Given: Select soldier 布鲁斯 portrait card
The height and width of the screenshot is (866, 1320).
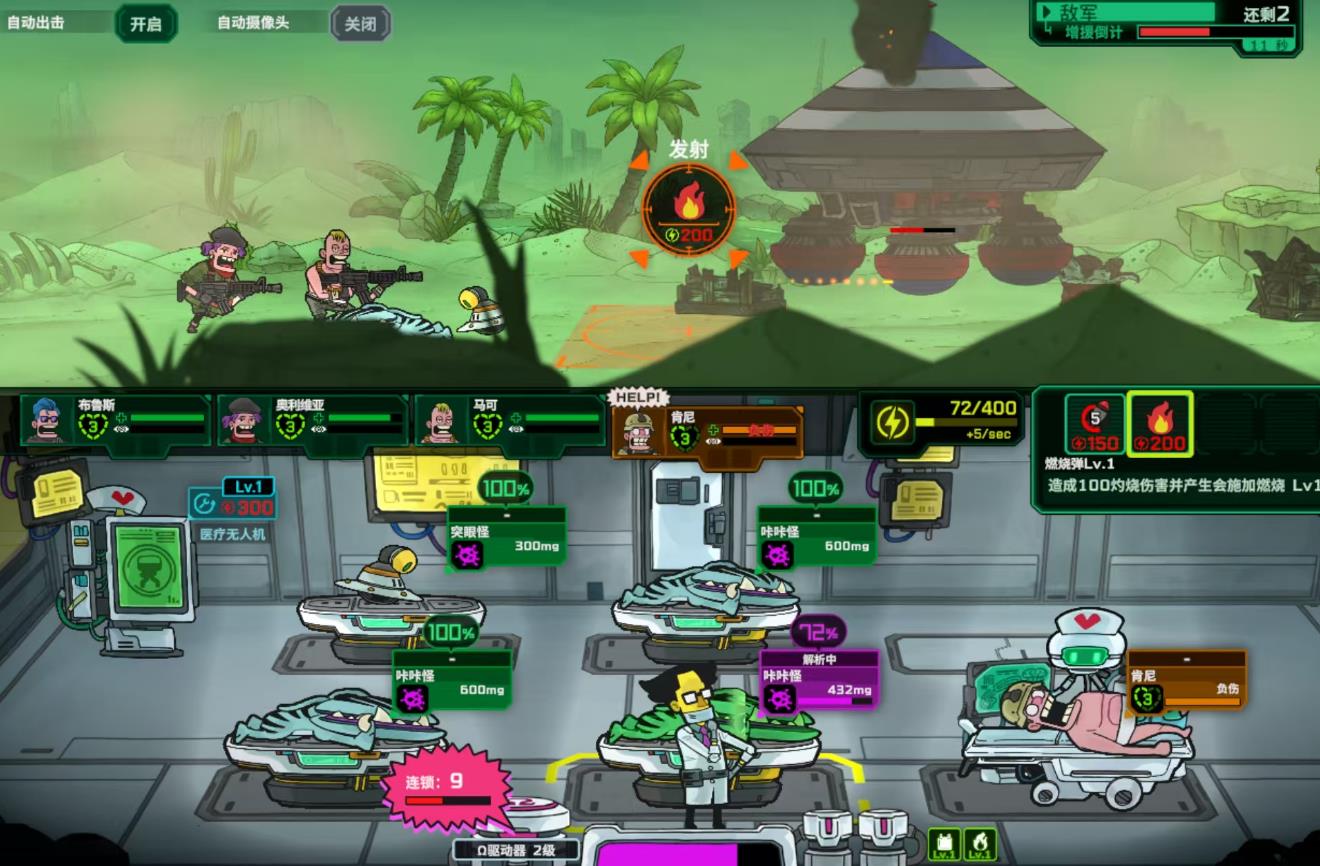Looking at the screenshot, I should pyautogui.click(x=115, y=420).
